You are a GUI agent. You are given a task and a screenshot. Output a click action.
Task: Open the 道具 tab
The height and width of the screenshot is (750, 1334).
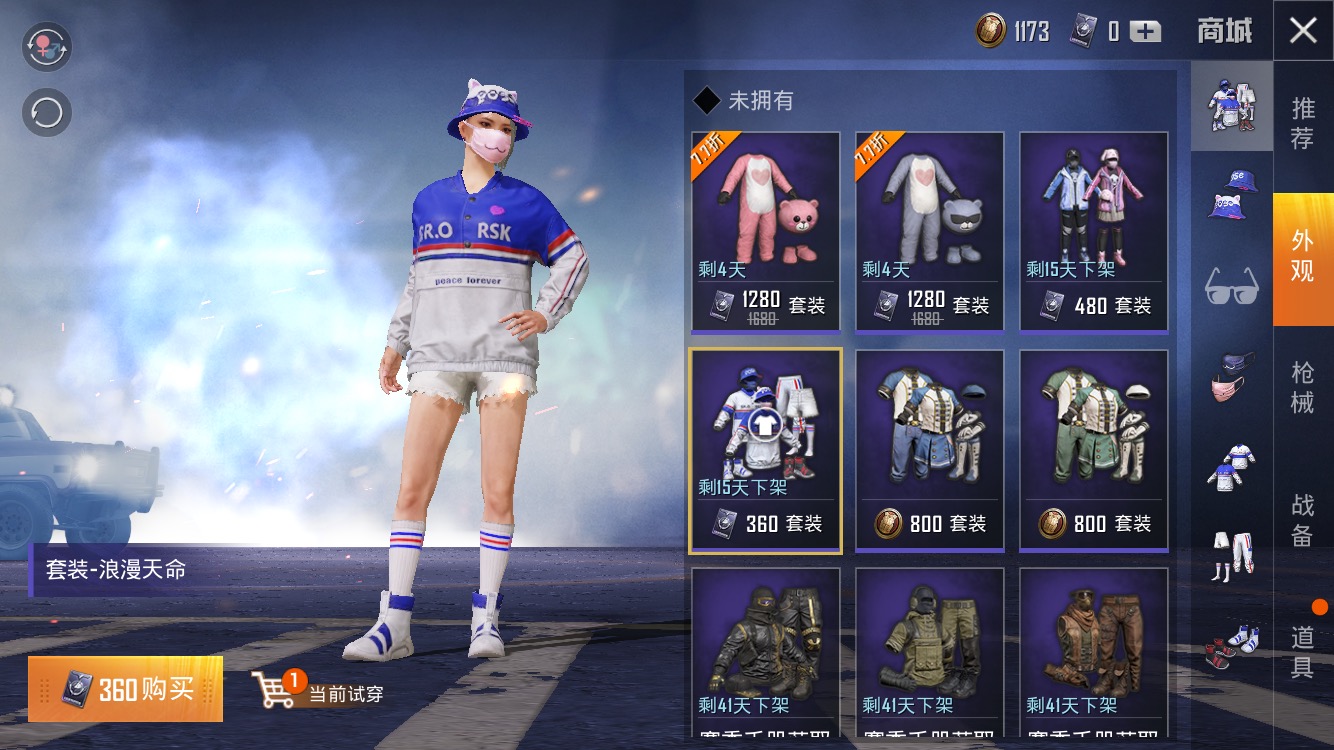[1303, 652]
